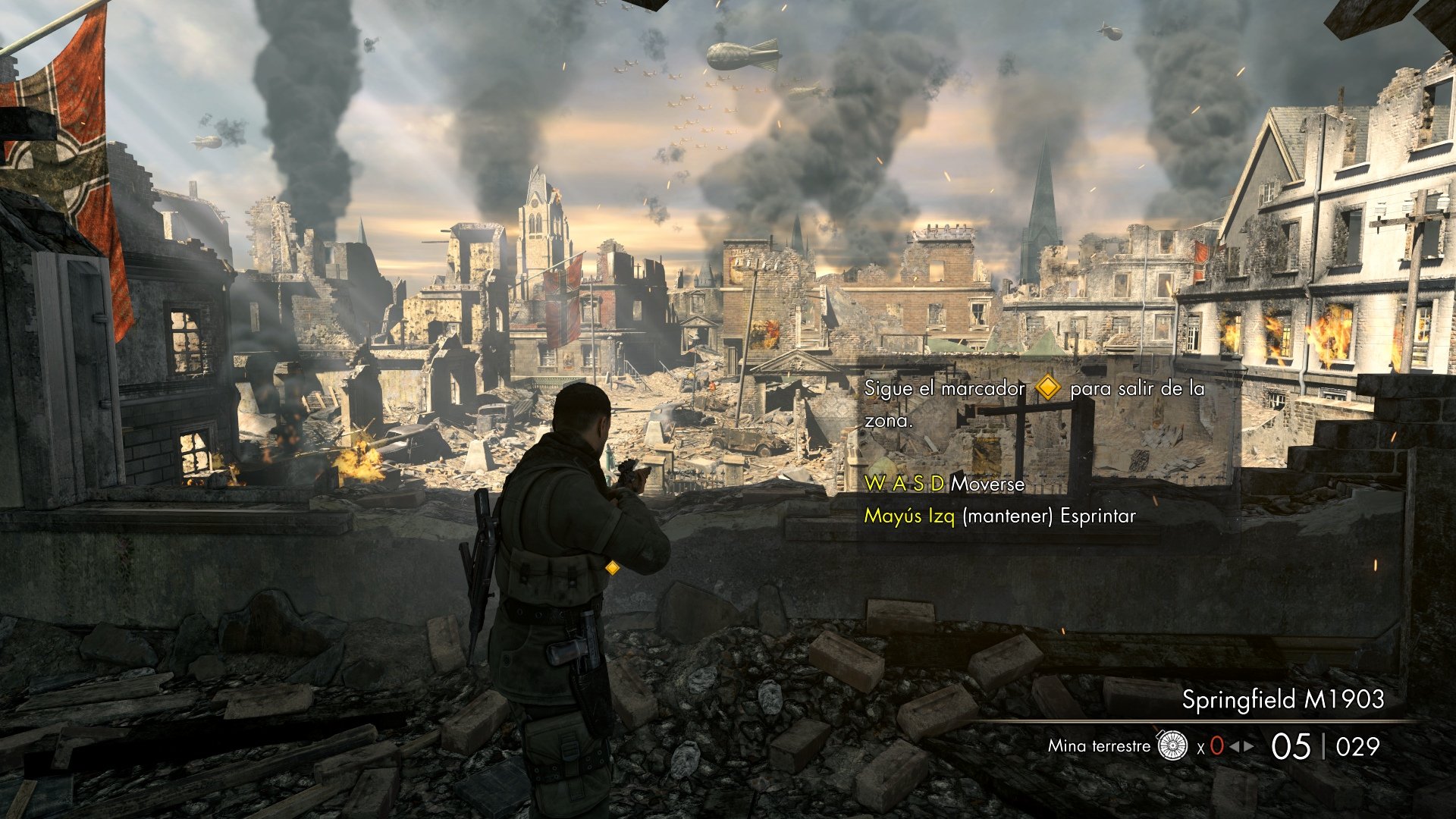Select the Mina terrestre land mine icon

click(x=1172, y=747)
